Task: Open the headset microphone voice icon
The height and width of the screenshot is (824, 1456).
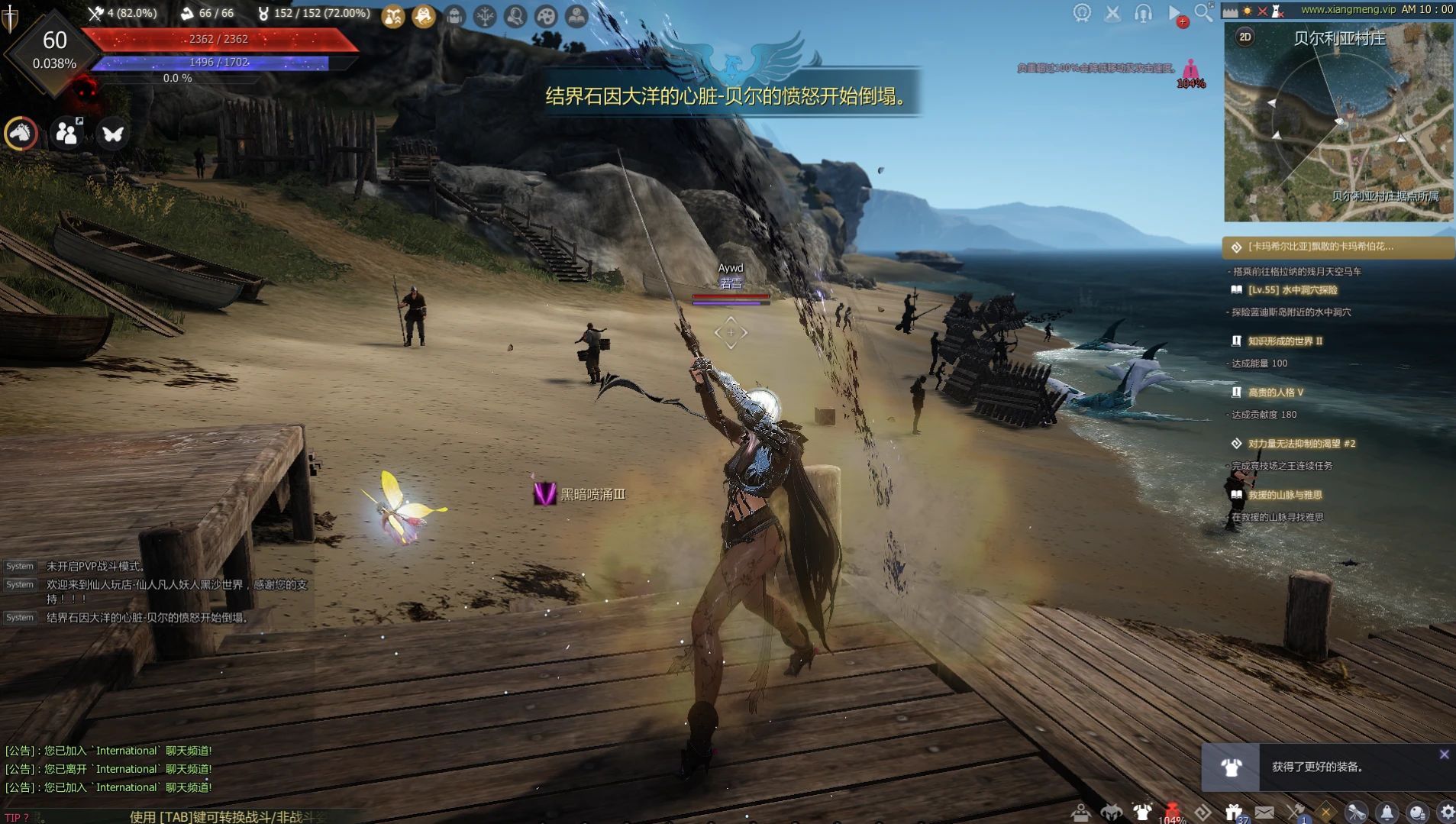Action: tap(1143, 13)
